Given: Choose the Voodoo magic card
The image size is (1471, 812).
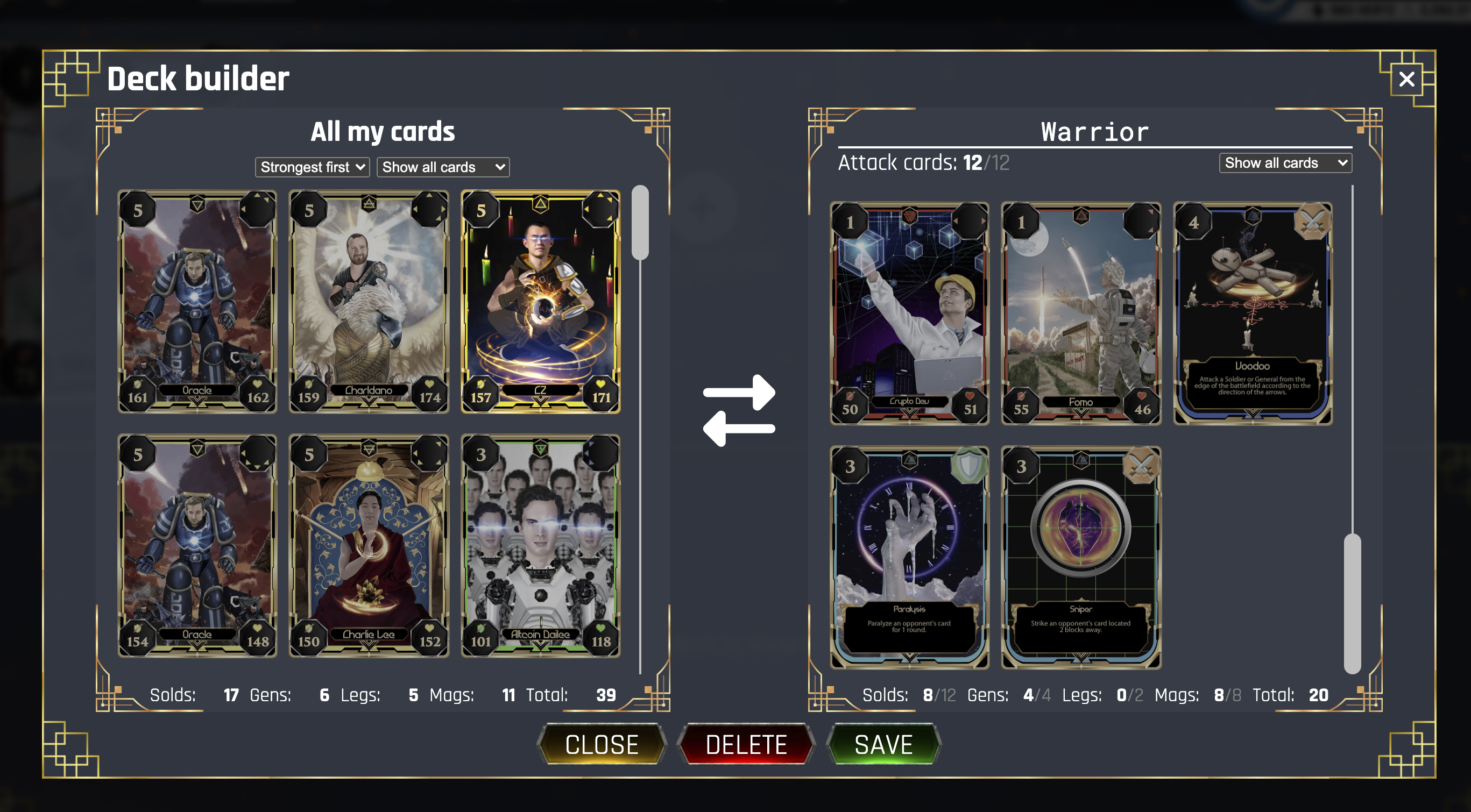Looking at the screenshot, I should click(1253, 314).
